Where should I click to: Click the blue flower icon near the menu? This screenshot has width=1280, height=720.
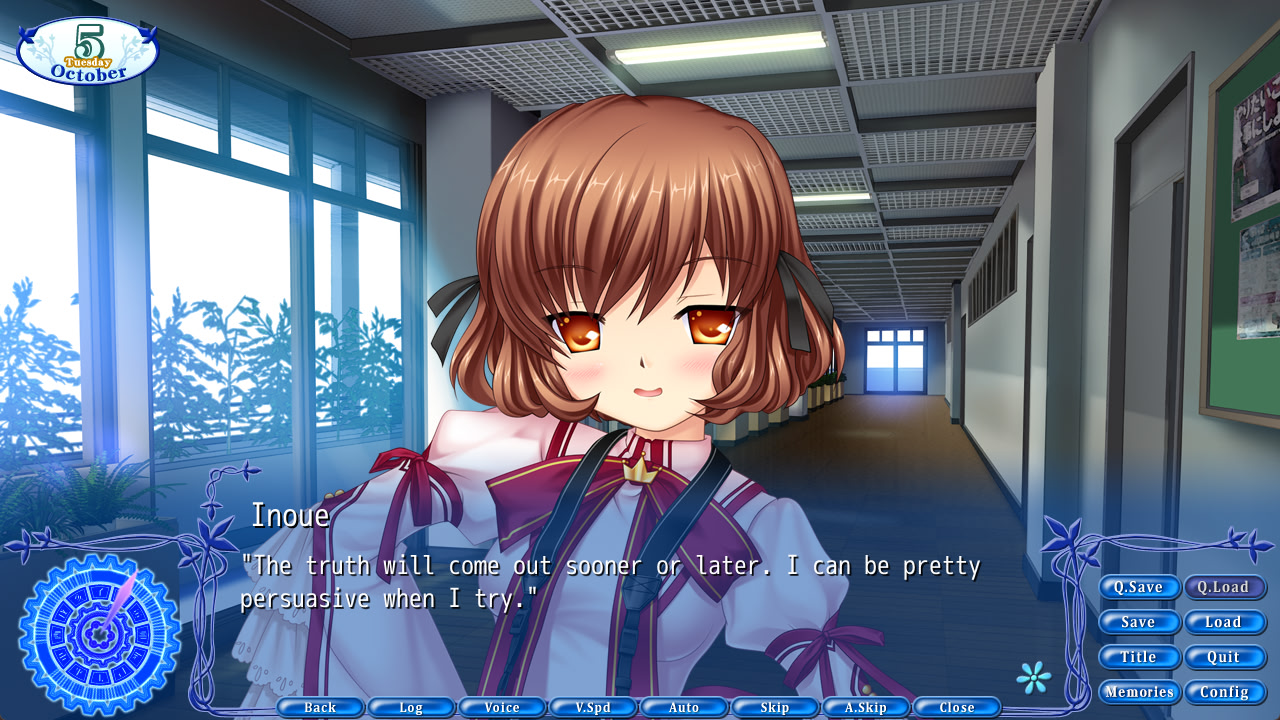click(1036, 677)
